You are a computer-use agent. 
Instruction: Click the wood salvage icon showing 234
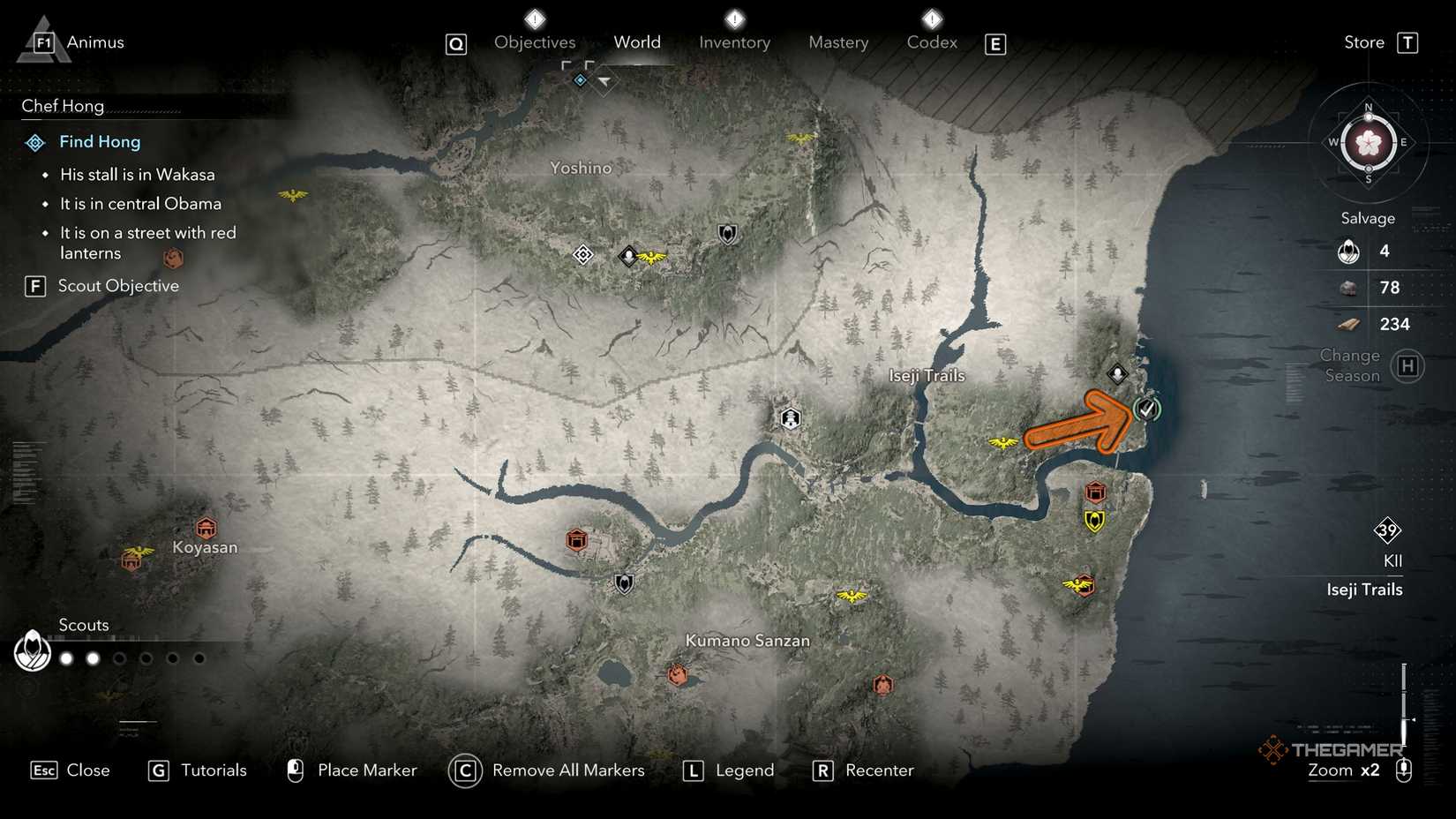[x=1348, y=324]
